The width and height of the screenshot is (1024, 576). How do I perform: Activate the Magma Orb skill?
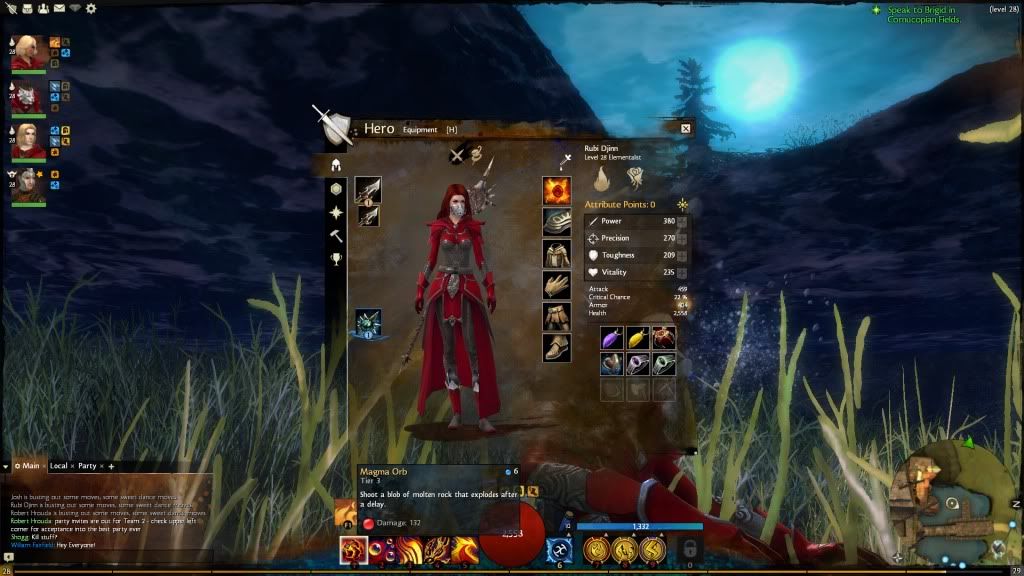[353, 549]
